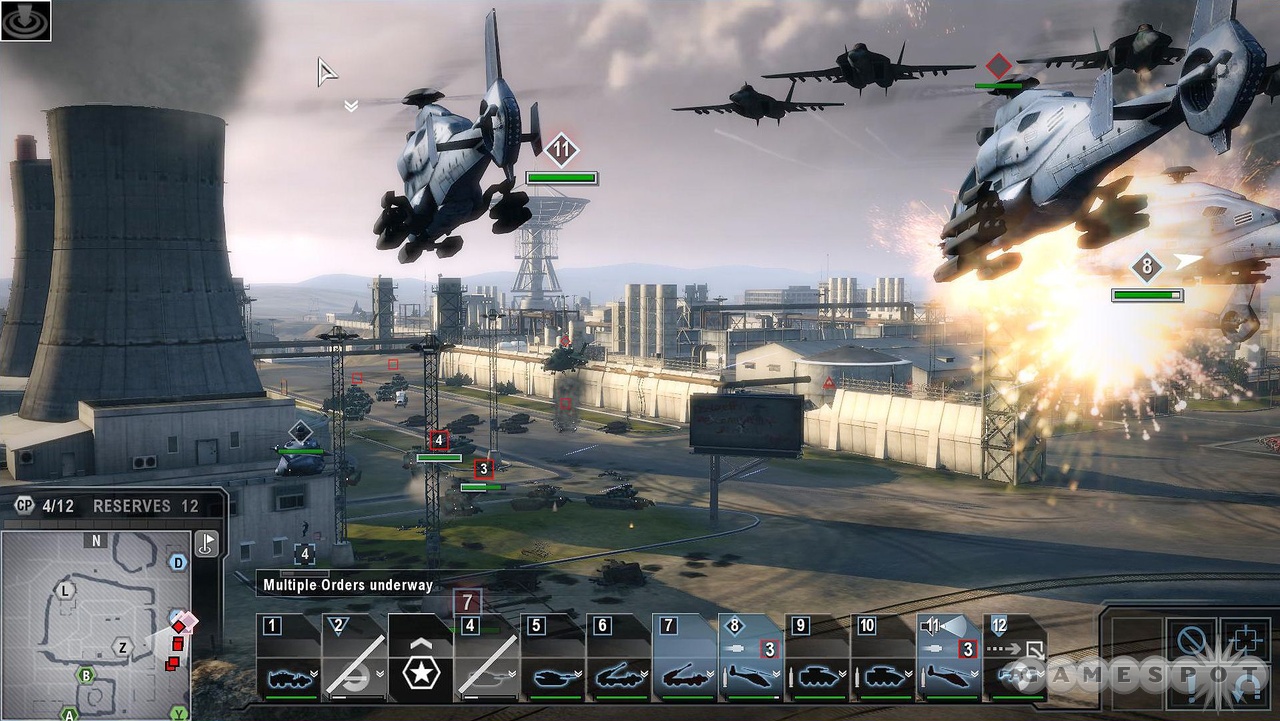Click the flag waypoint button beside minimap
The image size is (1280, 721).
click(206, 543)
